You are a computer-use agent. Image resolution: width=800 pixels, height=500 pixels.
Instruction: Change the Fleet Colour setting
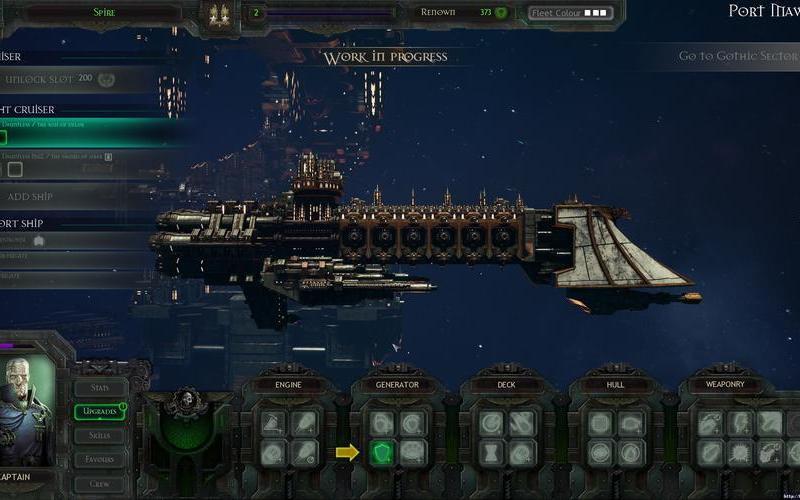570,13
